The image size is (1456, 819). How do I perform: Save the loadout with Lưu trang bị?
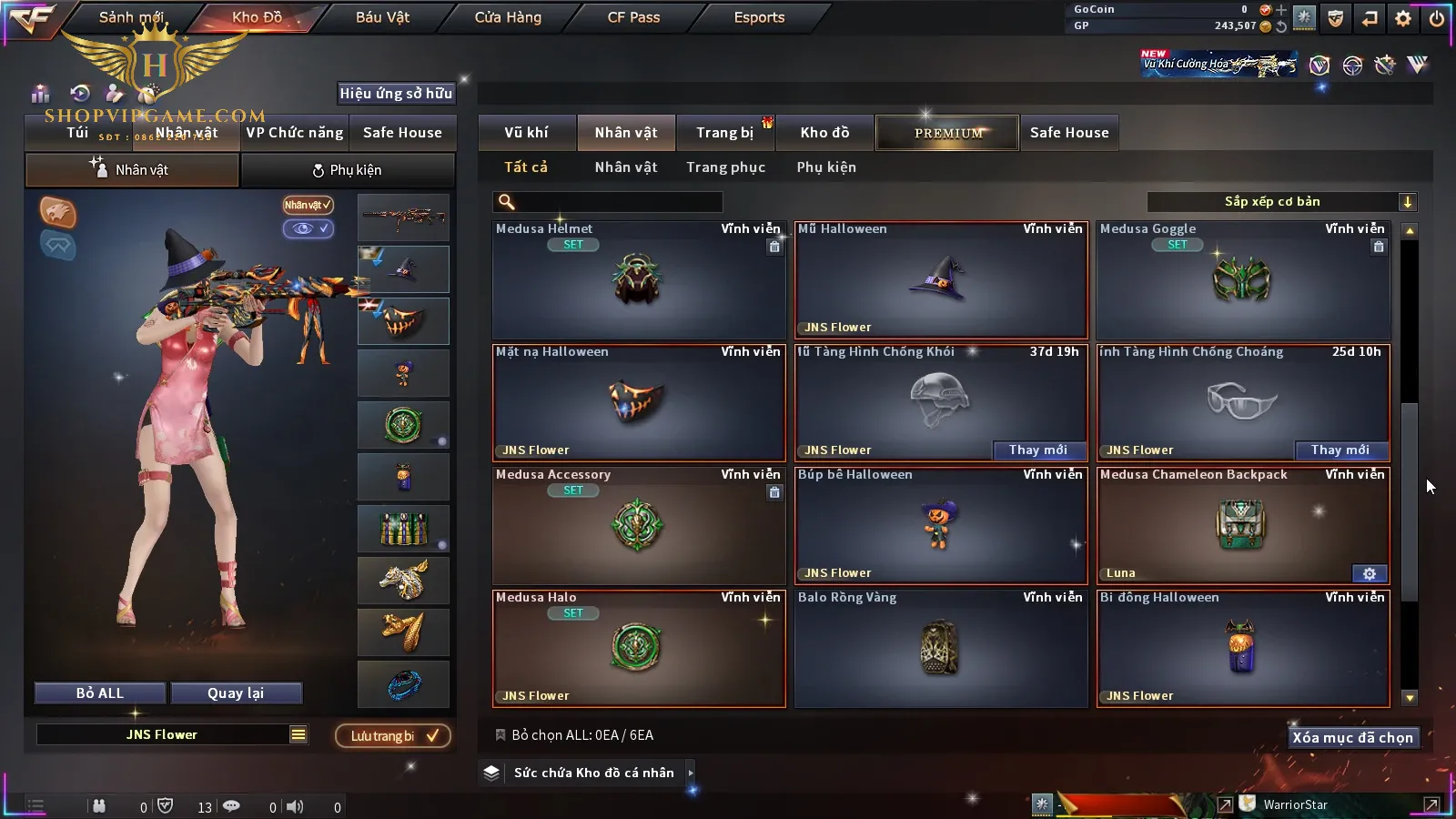click(393, 735)
